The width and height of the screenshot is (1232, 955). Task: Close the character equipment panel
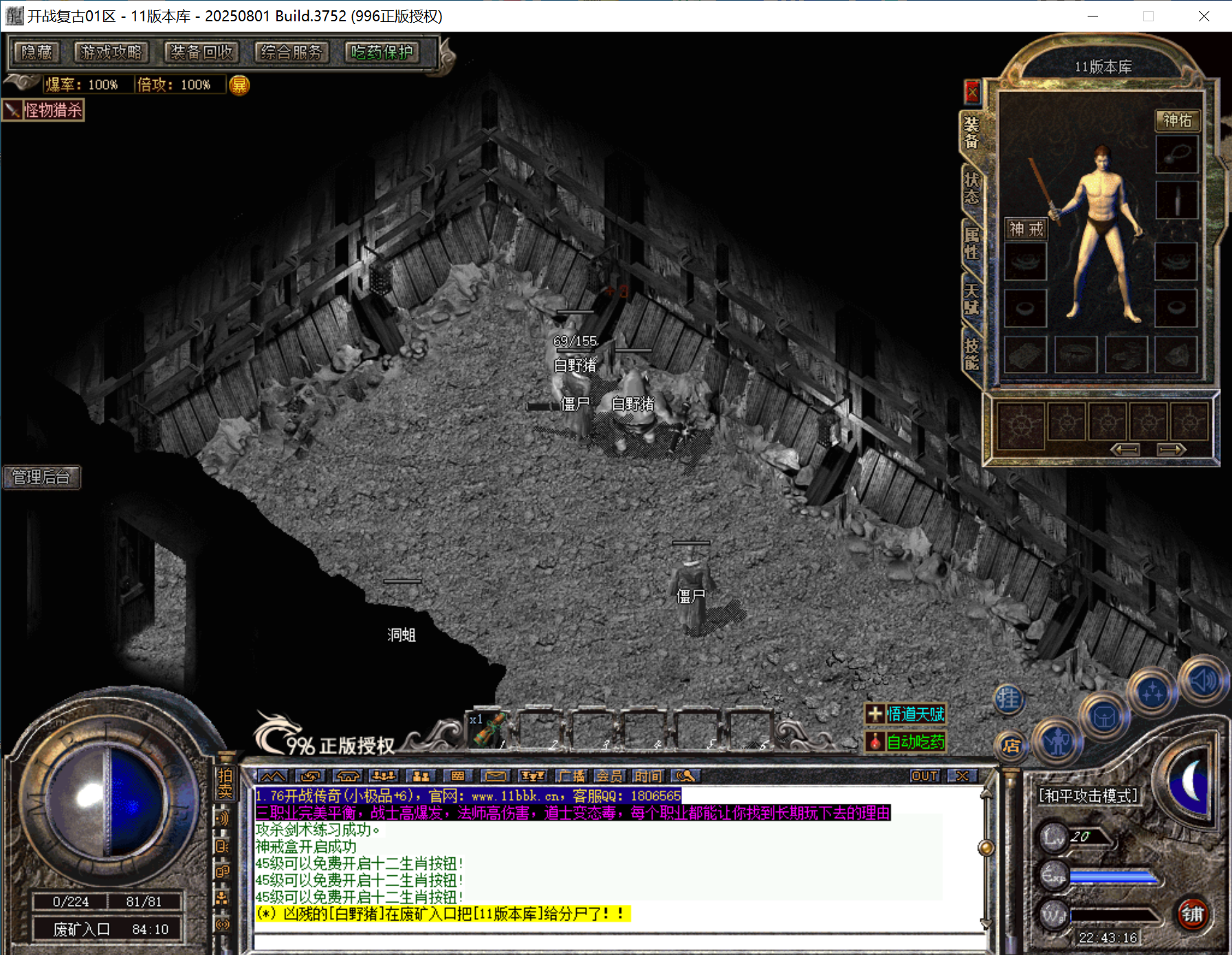click(x=972, y=91)
